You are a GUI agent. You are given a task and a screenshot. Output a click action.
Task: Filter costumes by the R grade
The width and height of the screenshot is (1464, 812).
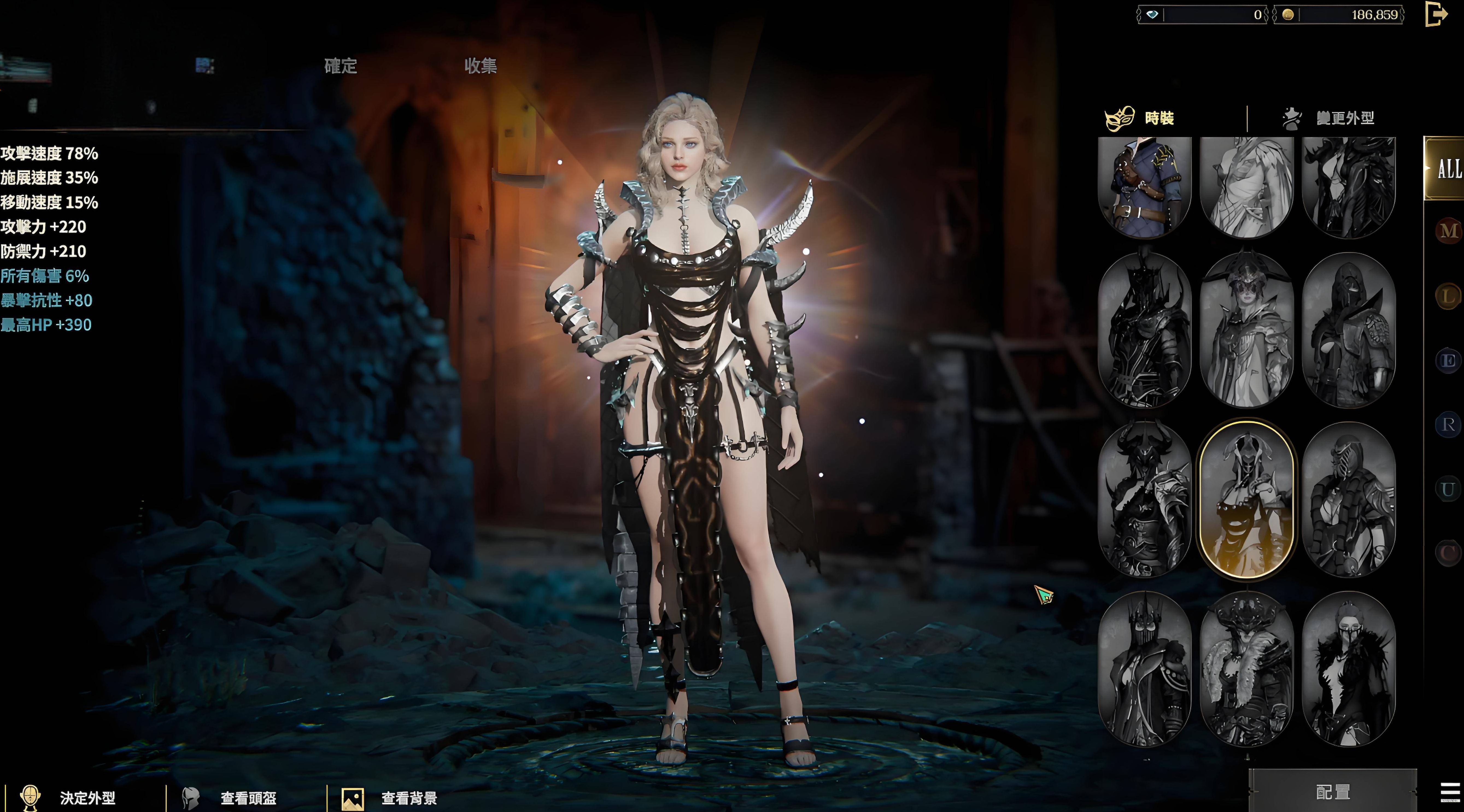pos(1448,425)
